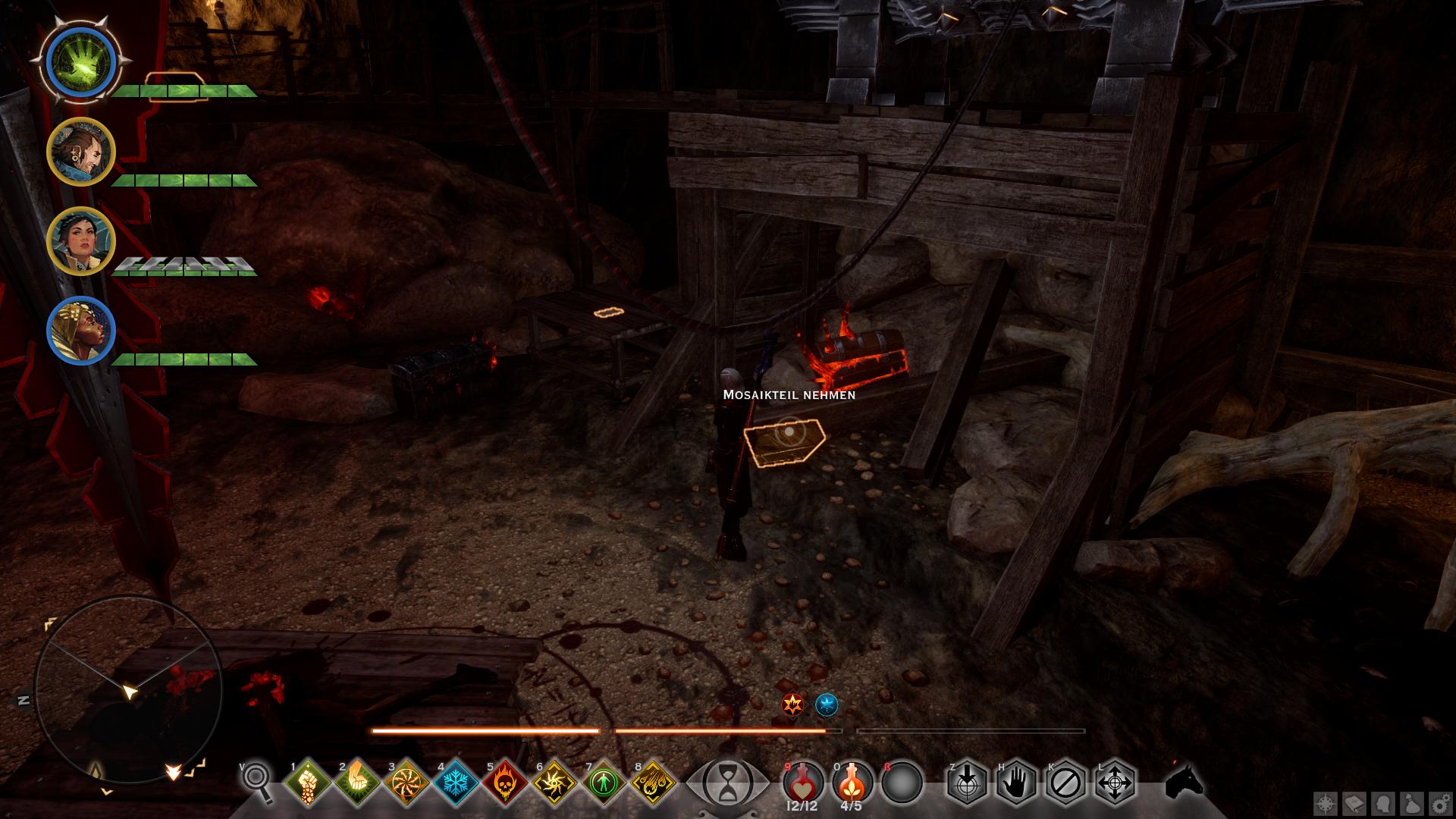Cast the golden meteor ability in slot 8

(654, 782)
